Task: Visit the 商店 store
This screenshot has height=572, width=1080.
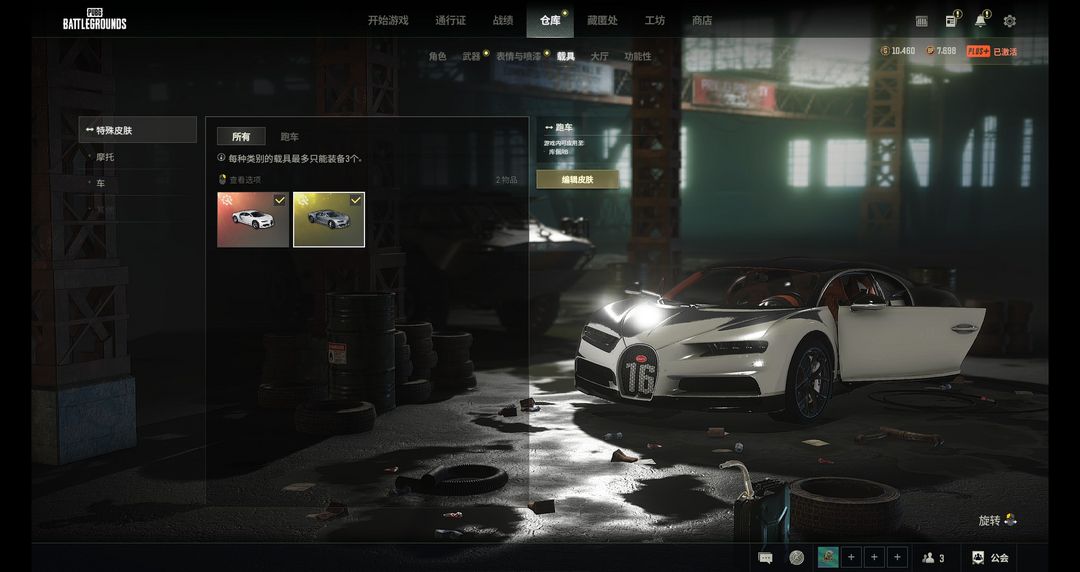Action: coord(702,20)
